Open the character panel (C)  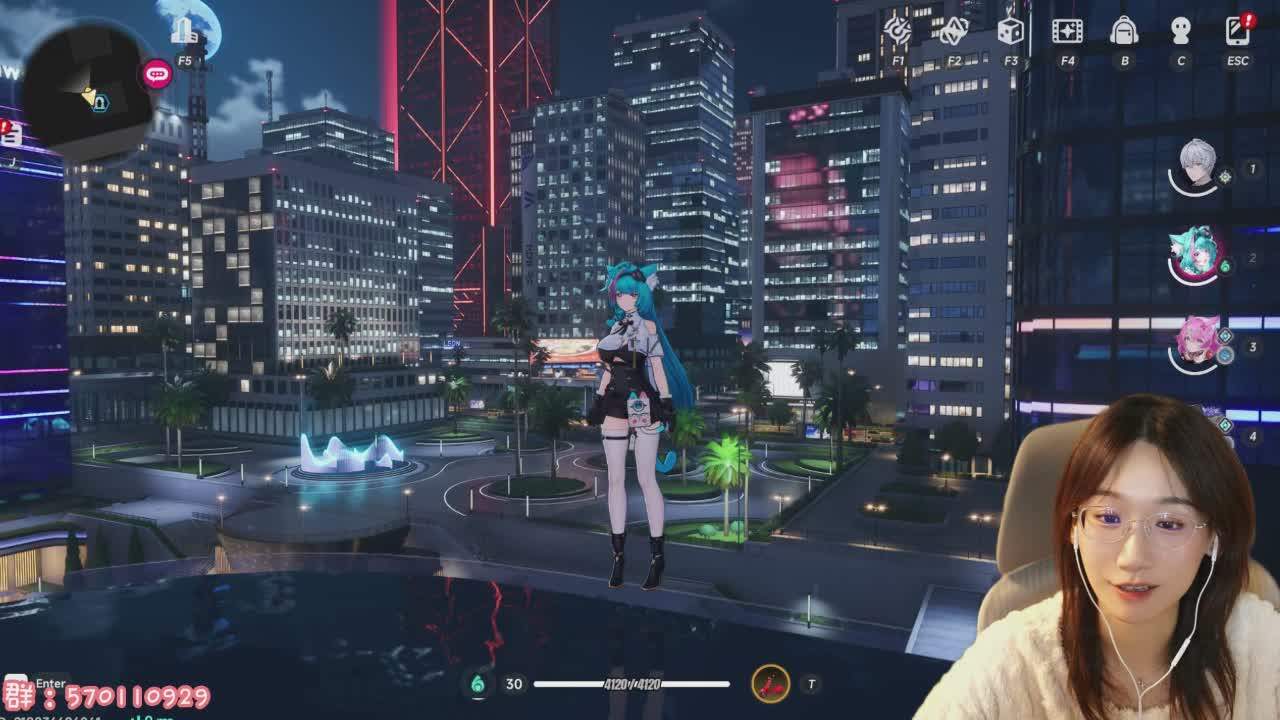[1182, 32]
